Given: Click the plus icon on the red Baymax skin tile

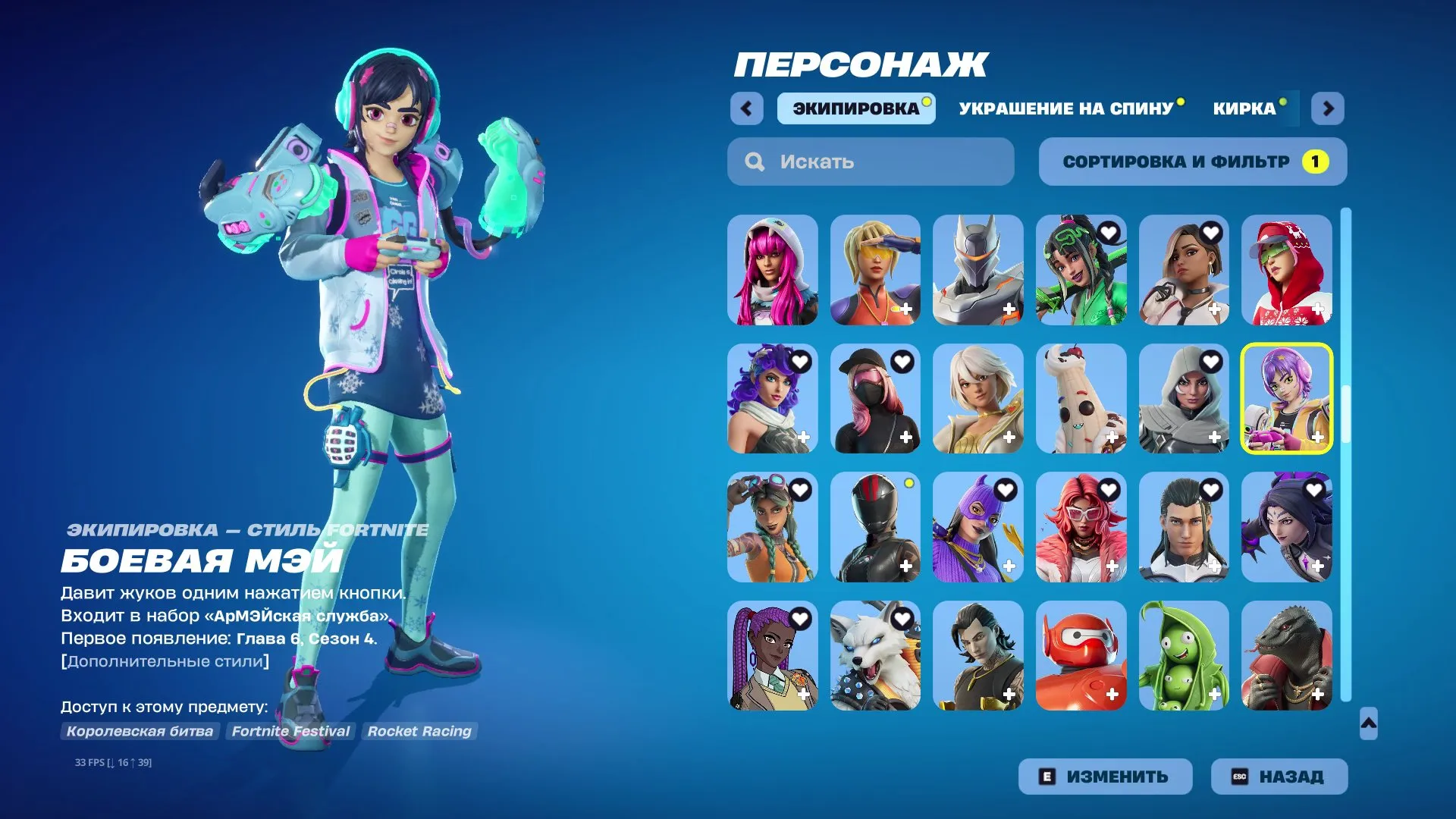Looking at the screenshot, I should 1112,692.
